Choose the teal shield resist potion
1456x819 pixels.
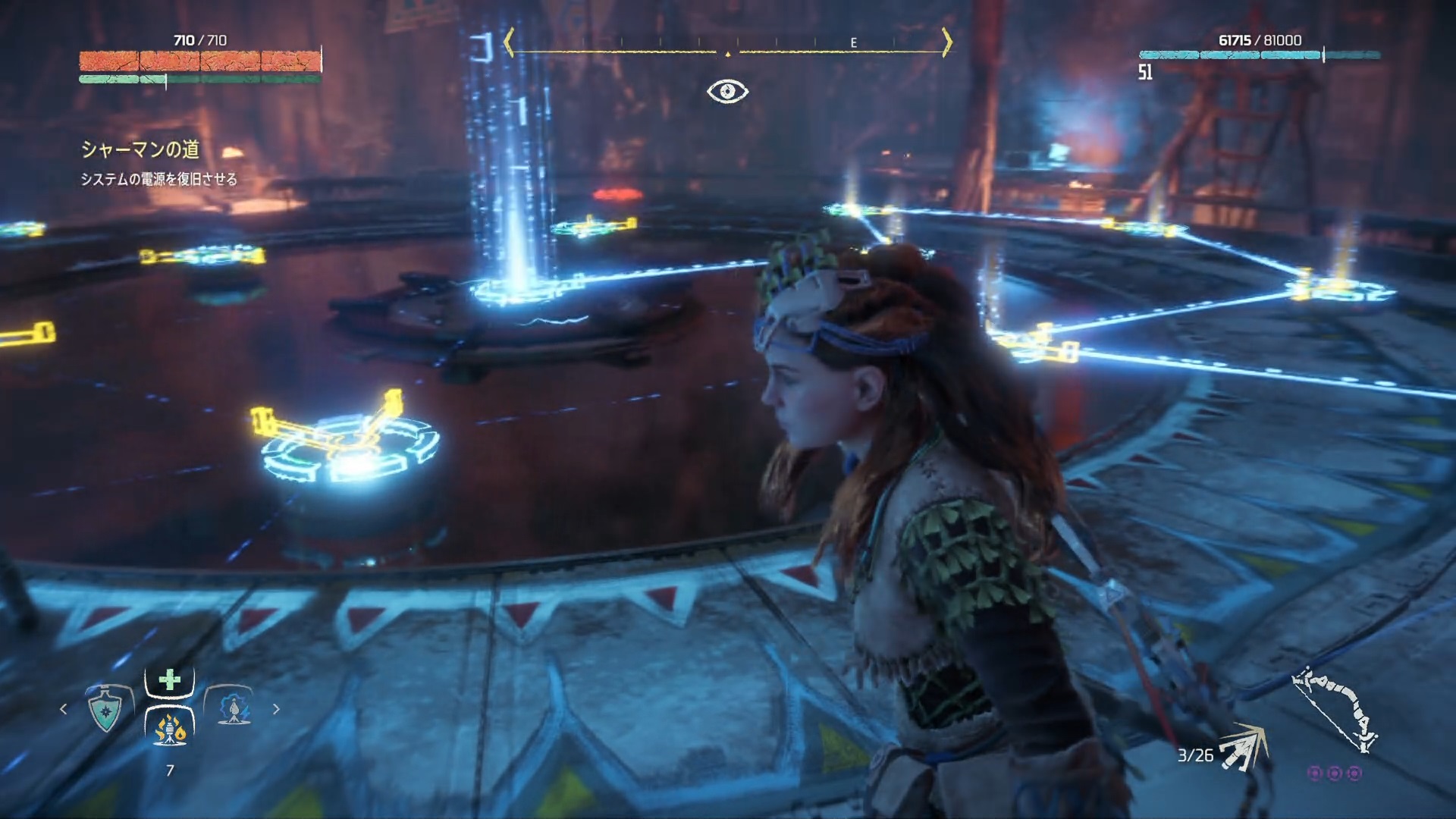coord(105,710)
